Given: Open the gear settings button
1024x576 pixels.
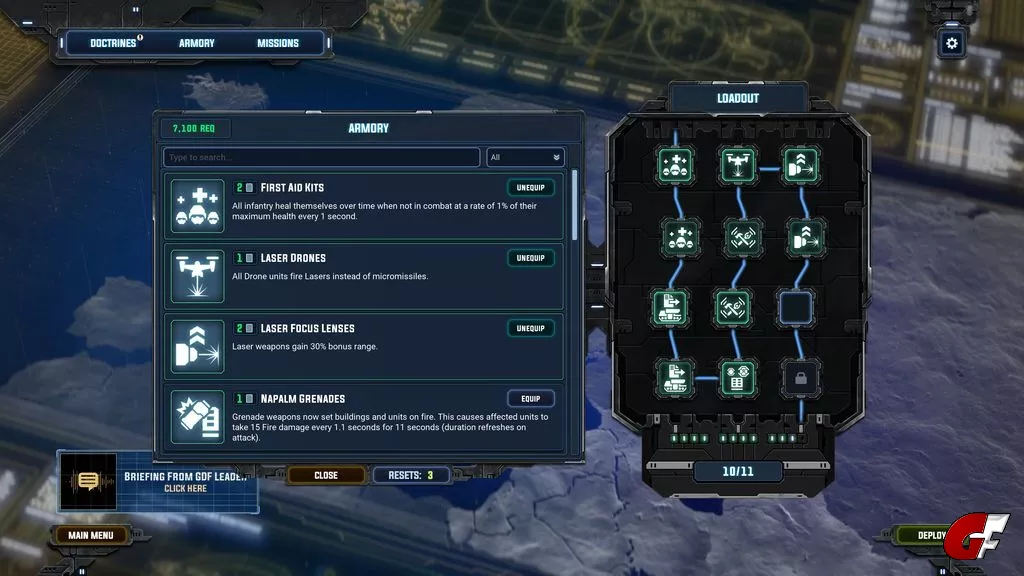Looking at the screenshot, I should (x=951, y=43).
